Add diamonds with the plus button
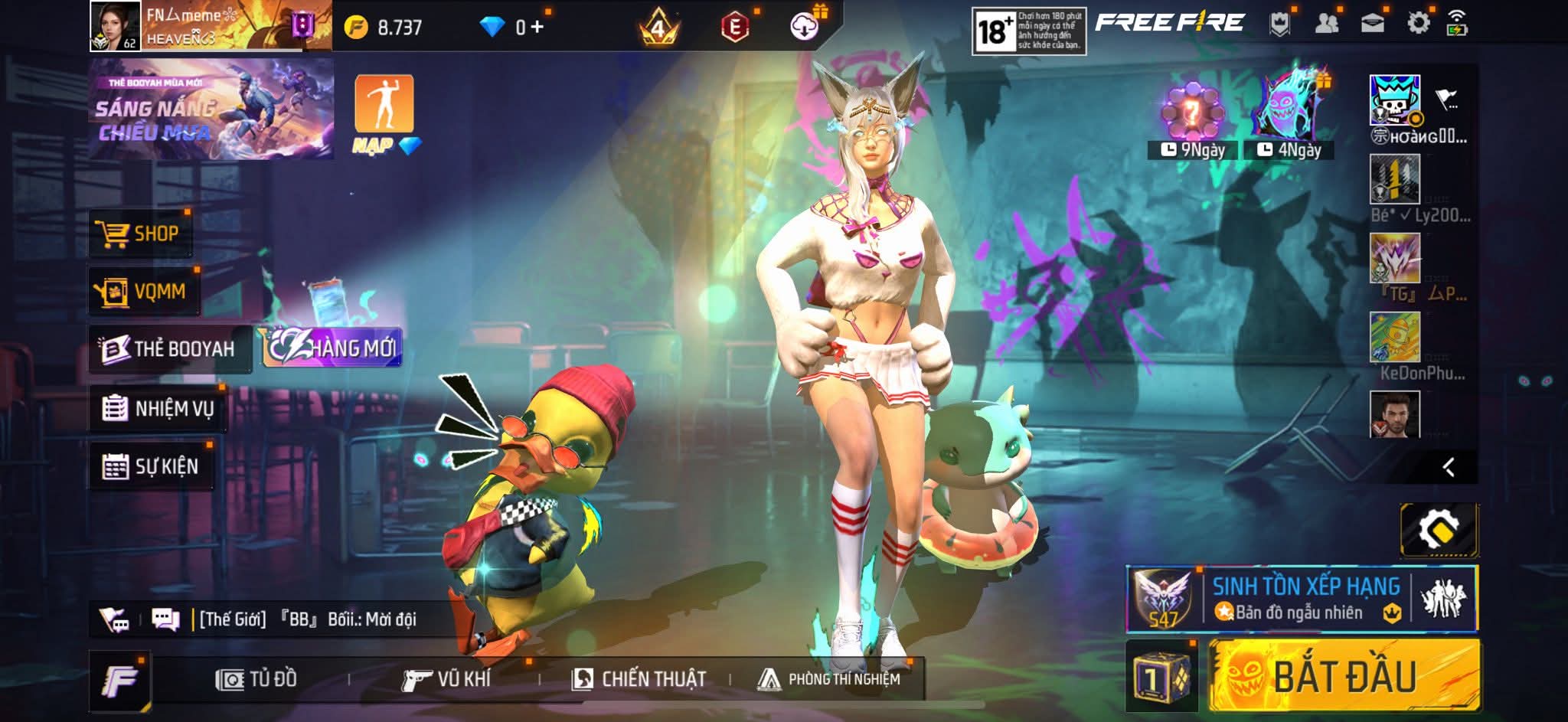 [x=537, y=28]
